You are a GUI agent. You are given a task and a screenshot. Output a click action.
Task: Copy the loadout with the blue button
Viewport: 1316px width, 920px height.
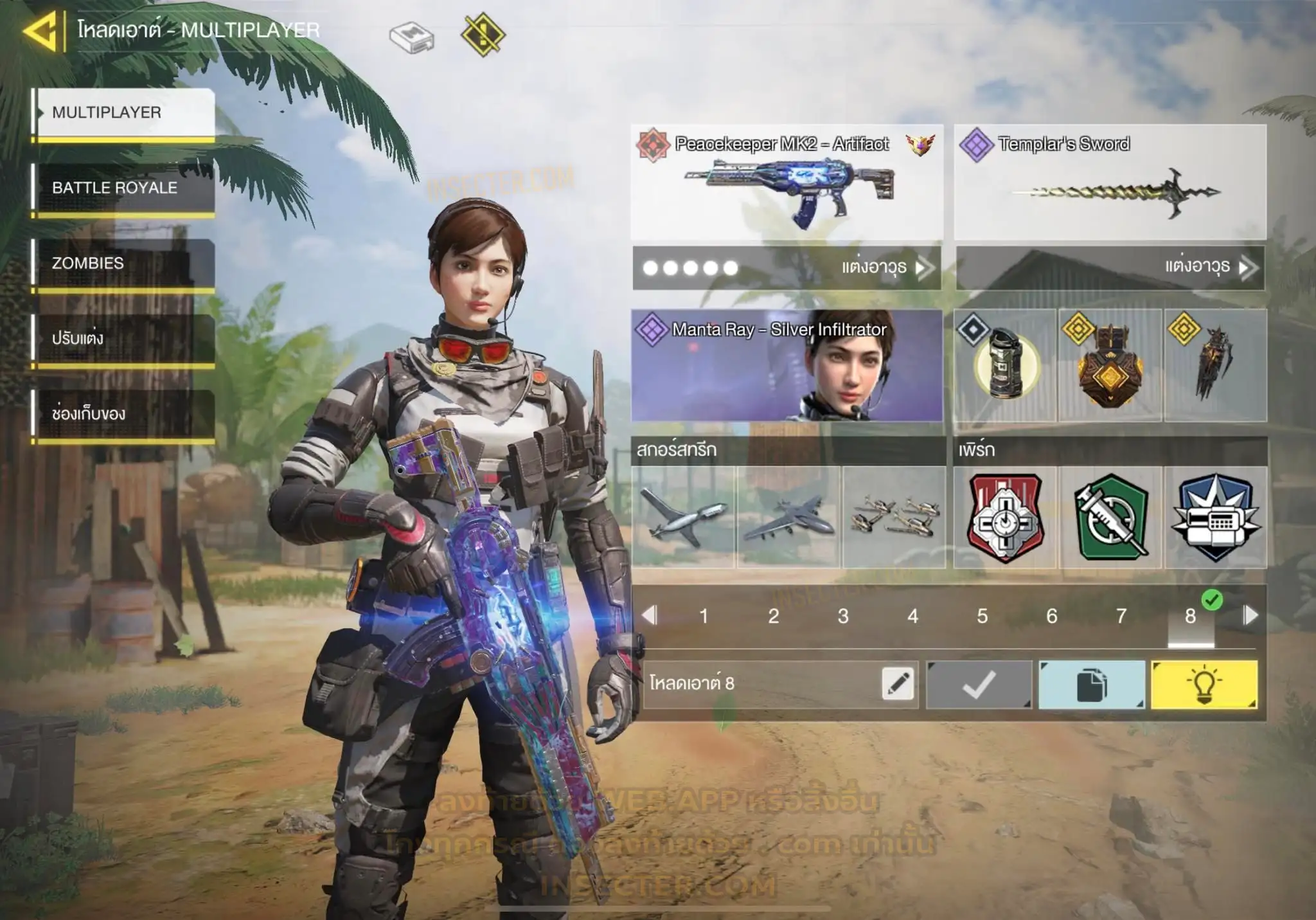pos(1091,685)
